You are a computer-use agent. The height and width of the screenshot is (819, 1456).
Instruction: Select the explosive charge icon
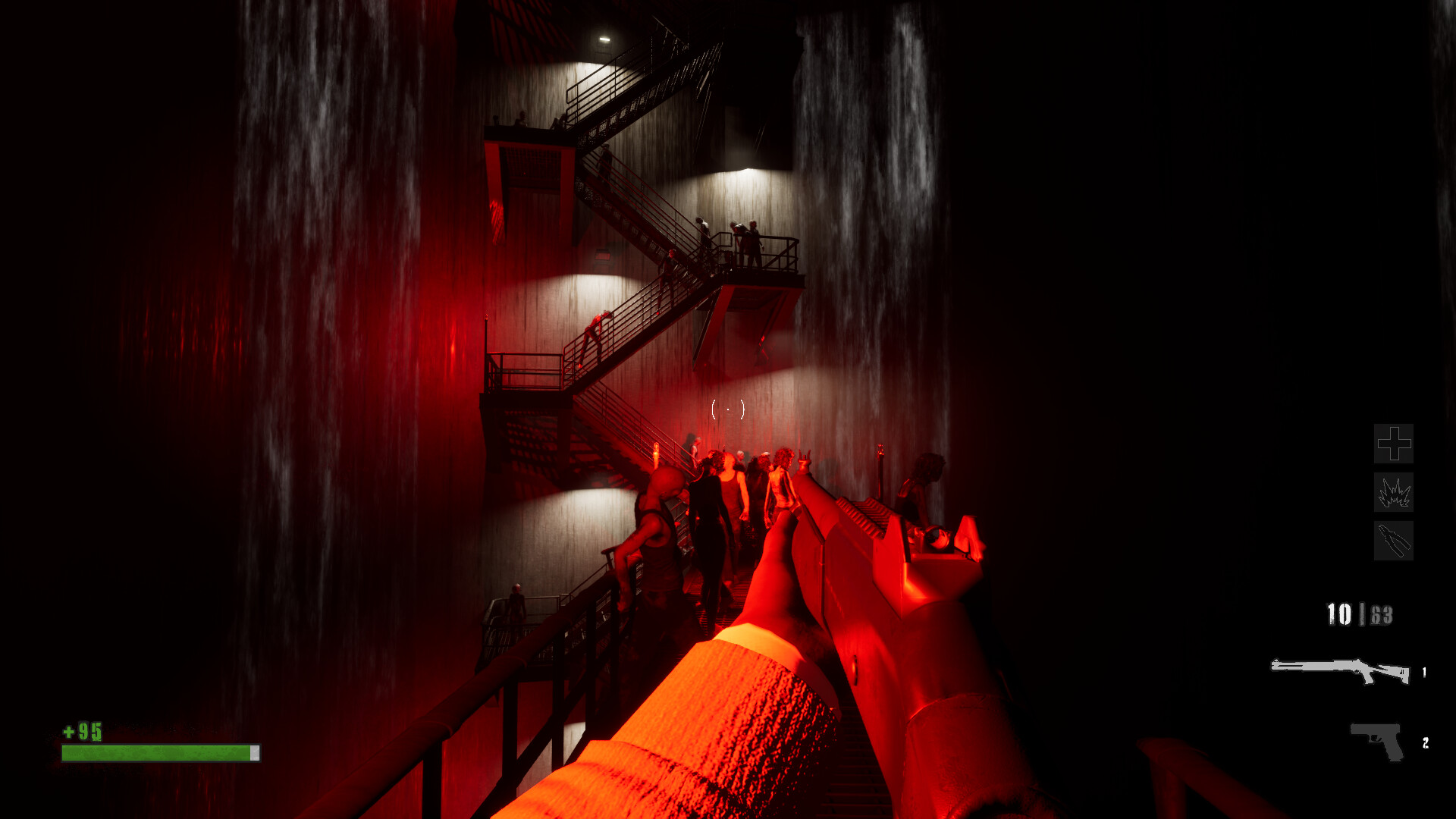(x=1393, y=494)
